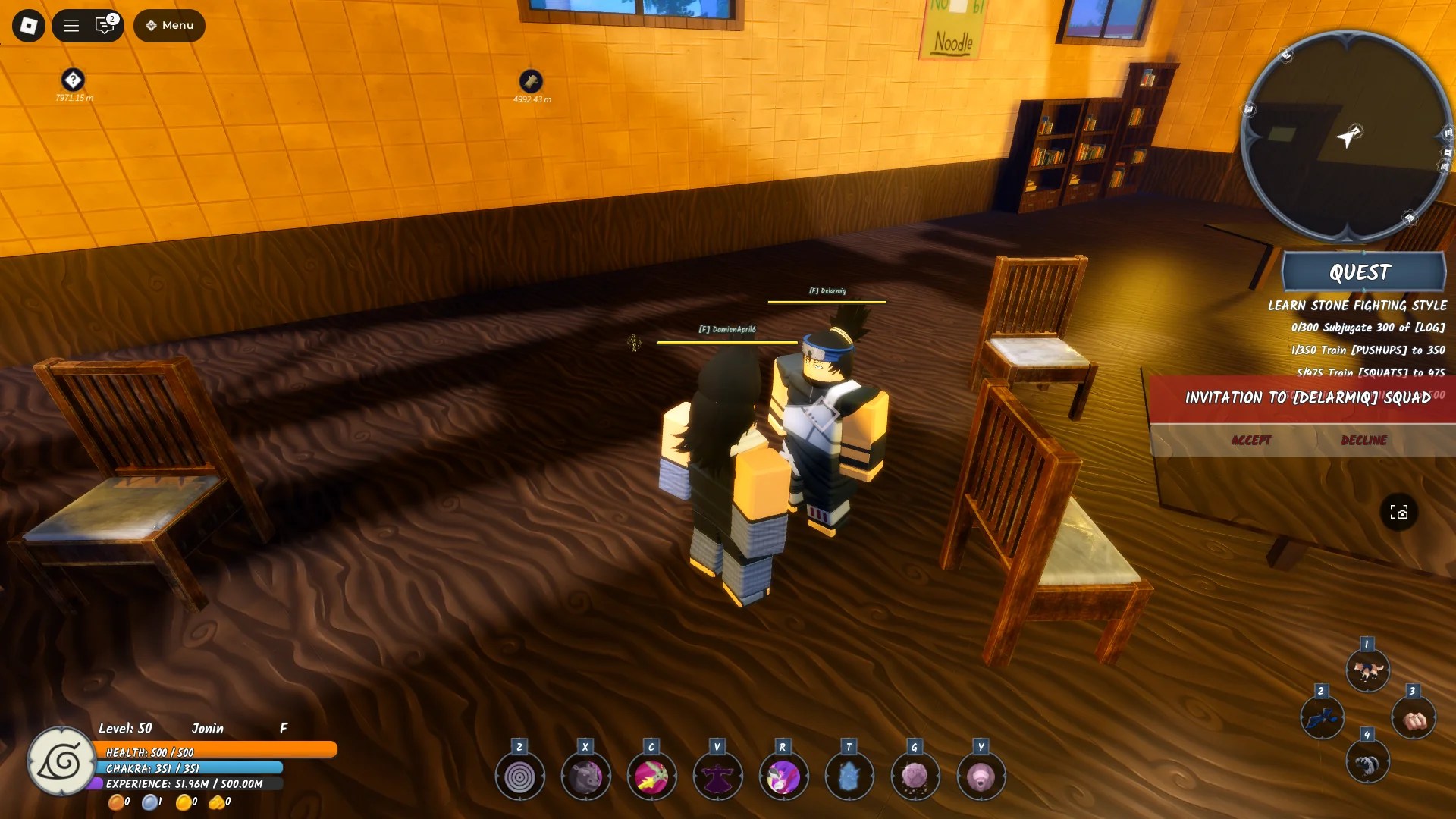Viewport: 1456px width, 819px height.
Task: Accept the invitation to Delarmiq squad
Action: pyautogui.click(x=1251, y=440)
